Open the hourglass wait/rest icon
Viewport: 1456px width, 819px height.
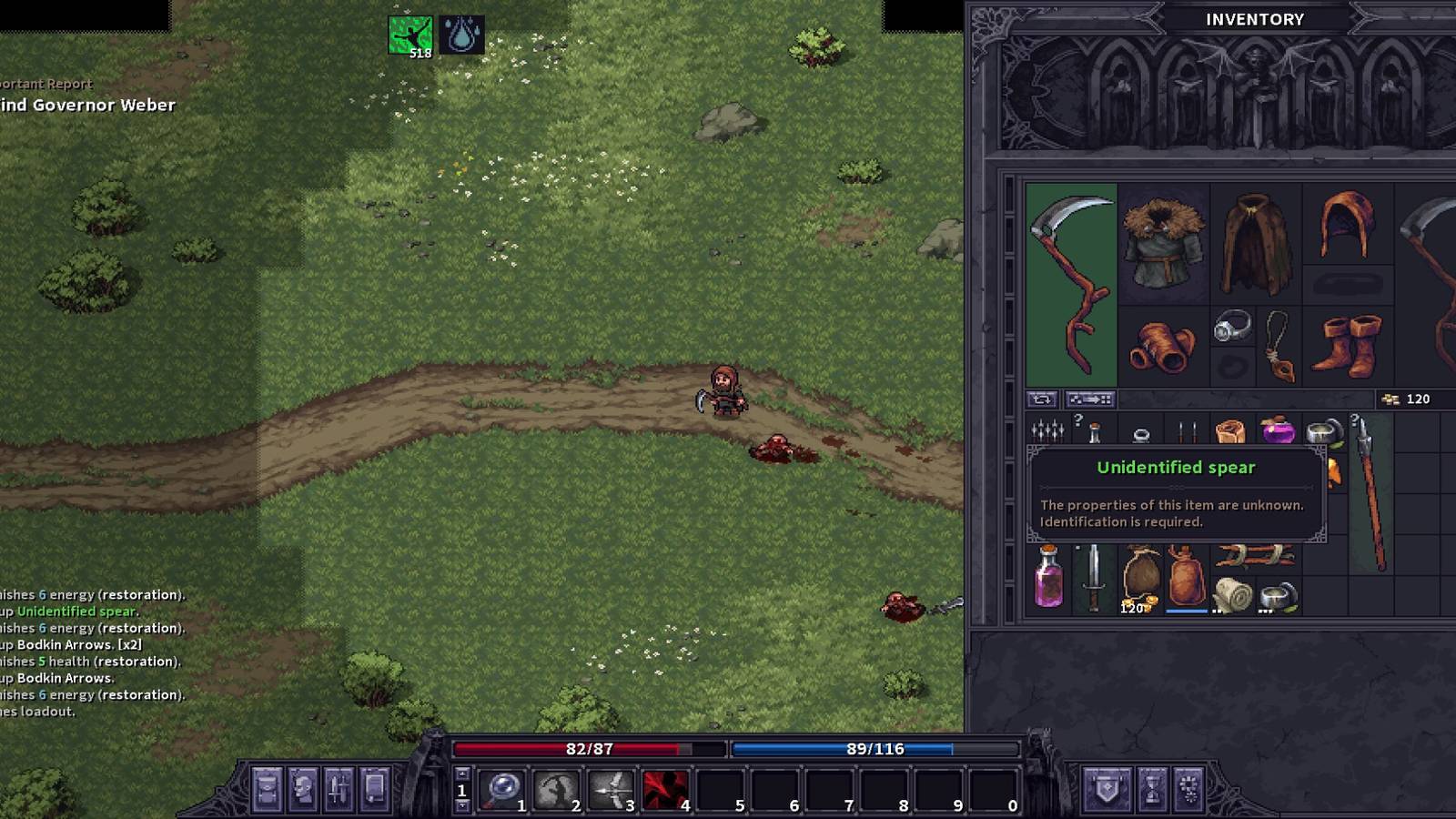tap(1153, 788)
